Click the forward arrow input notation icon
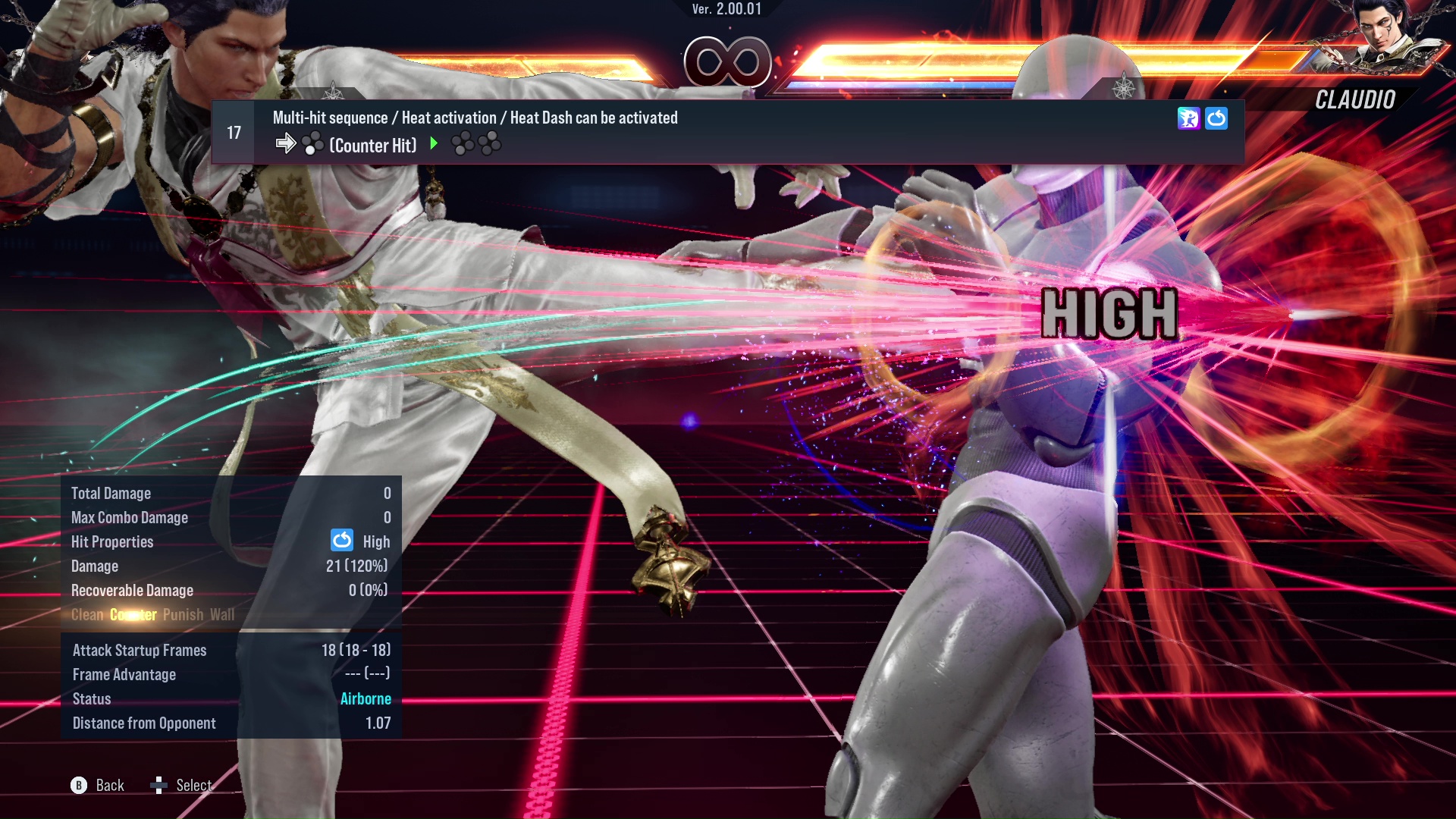 point(287,144)
